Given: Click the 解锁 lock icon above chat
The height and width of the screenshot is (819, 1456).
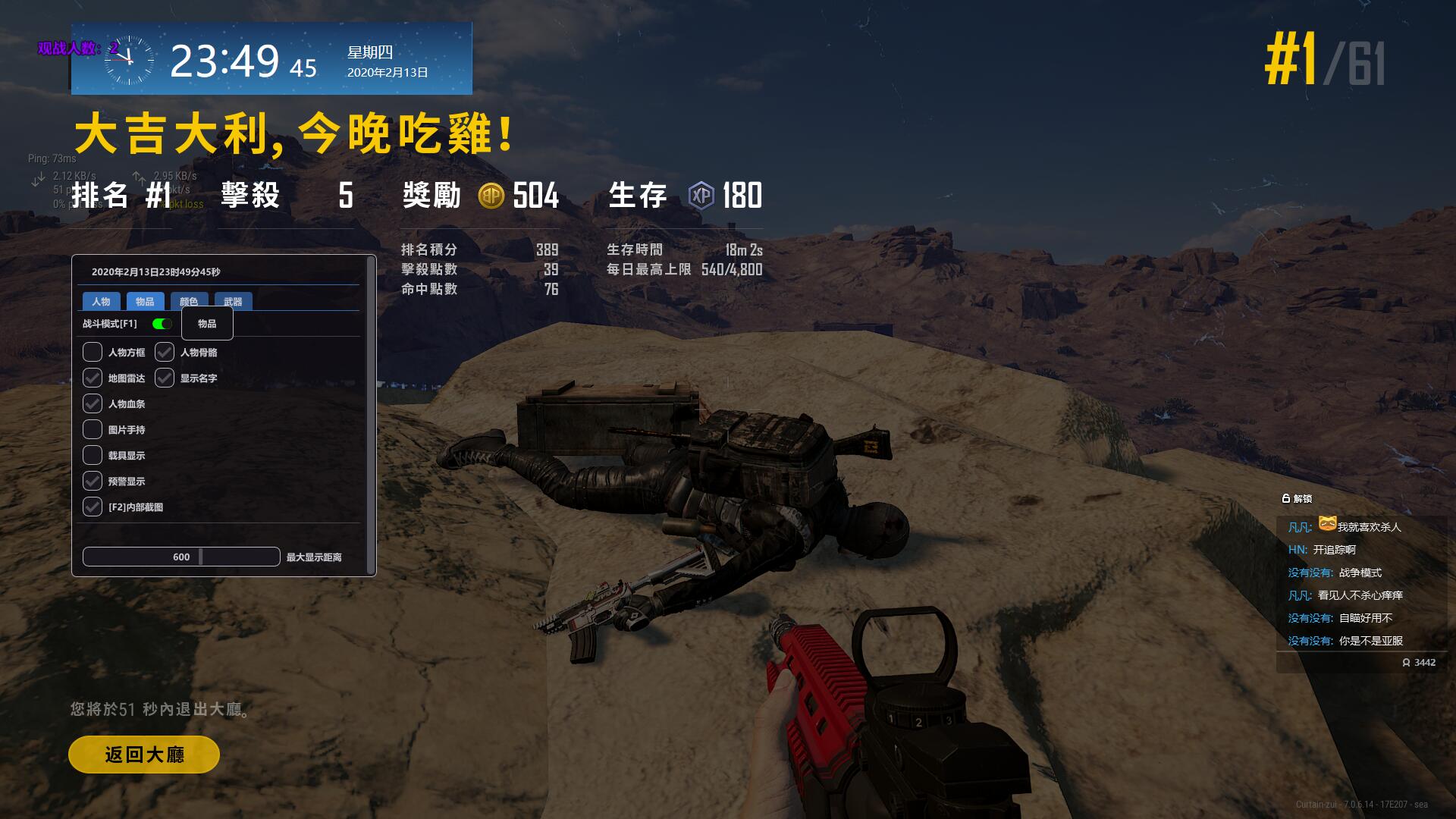Looking at the screenshot, I should point(1286,498).
